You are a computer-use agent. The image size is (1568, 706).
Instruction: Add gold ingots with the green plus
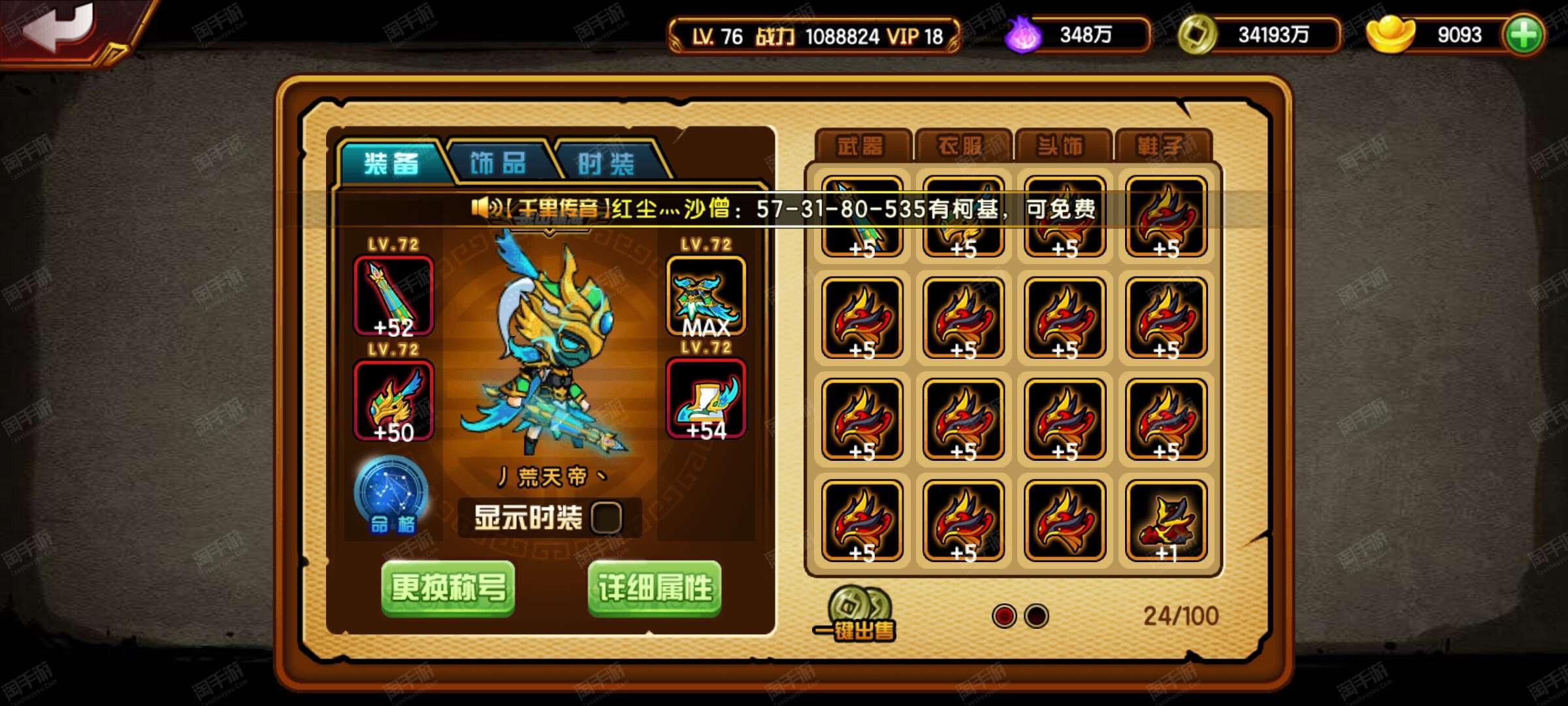(x=1524, y=35)
